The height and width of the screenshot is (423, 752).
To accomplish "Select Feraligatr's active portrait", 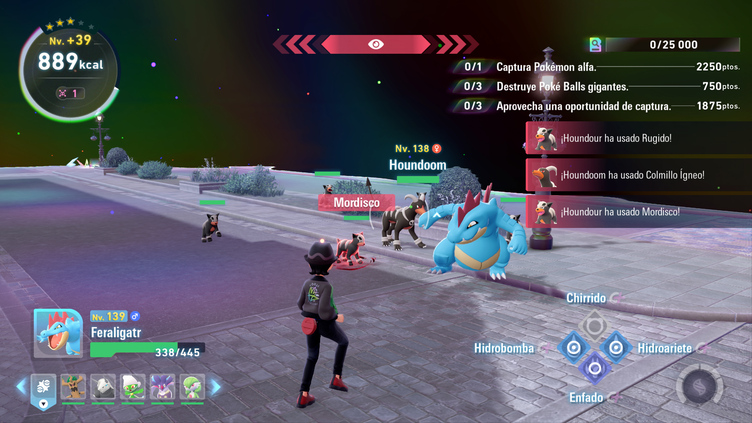I will pos(58,332).
